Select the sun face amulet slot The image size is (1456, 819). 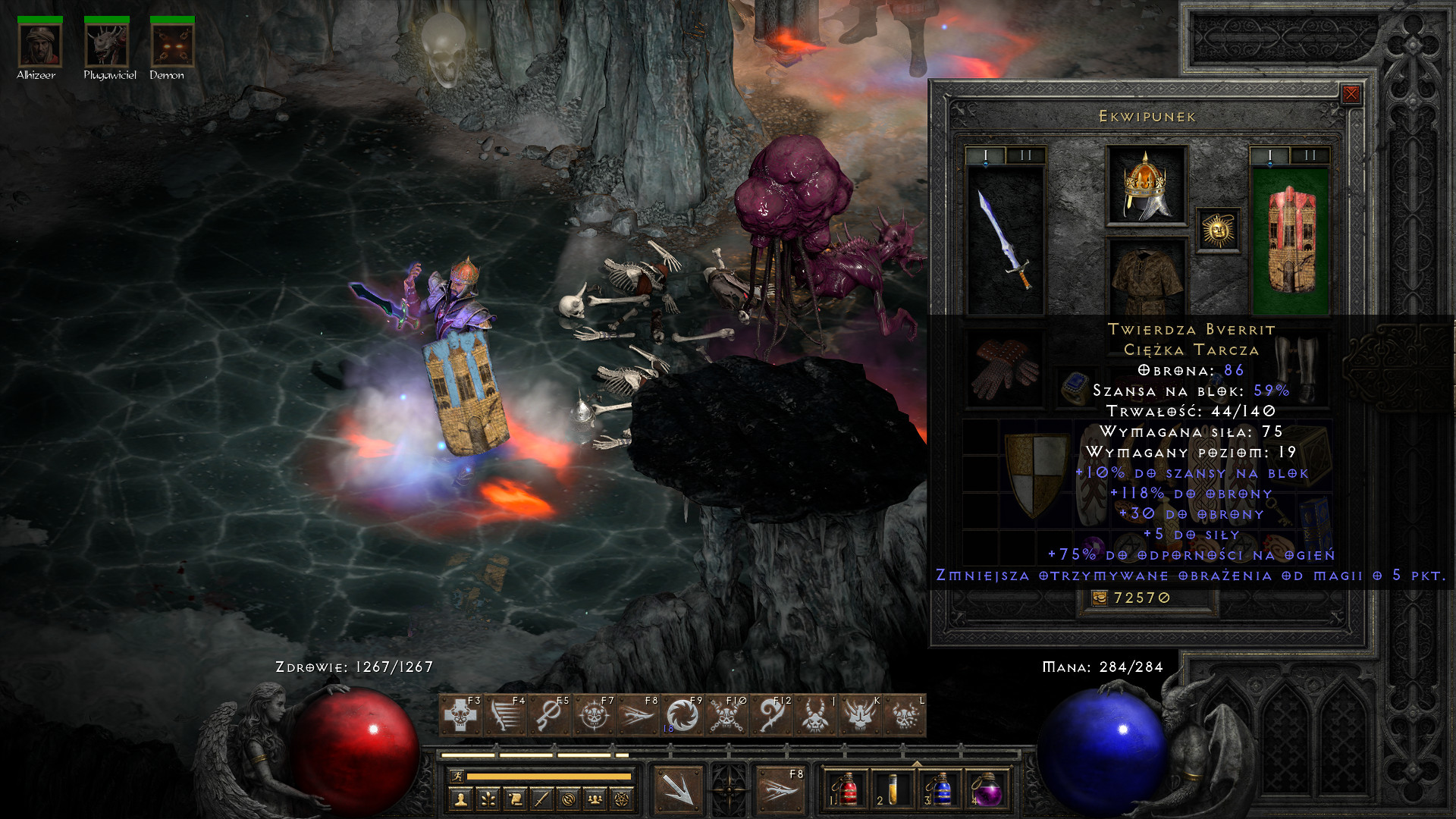coord(1218,230)
